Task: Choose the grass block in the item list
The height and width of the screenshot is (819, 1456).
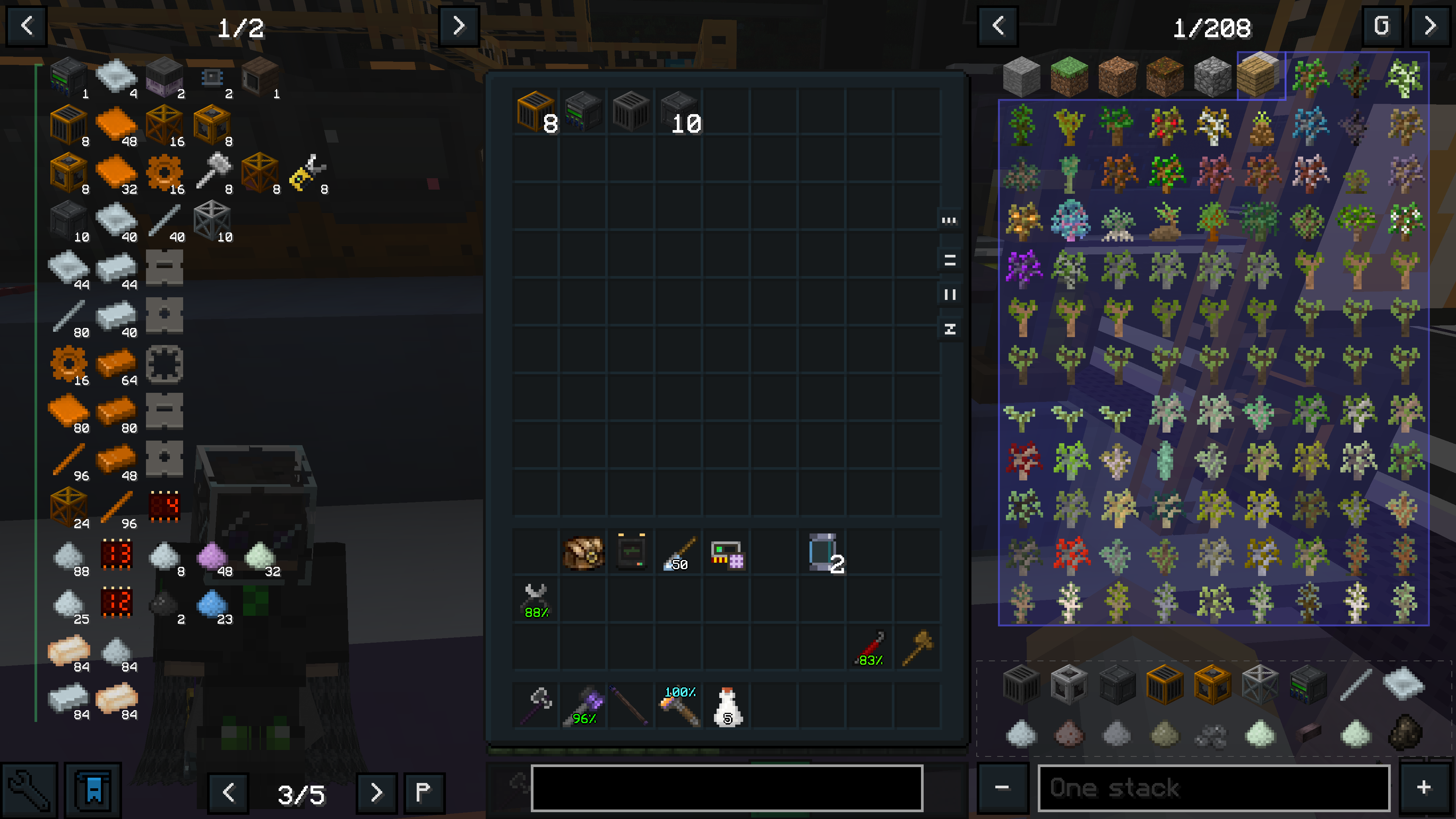Action: [1069, 76]
